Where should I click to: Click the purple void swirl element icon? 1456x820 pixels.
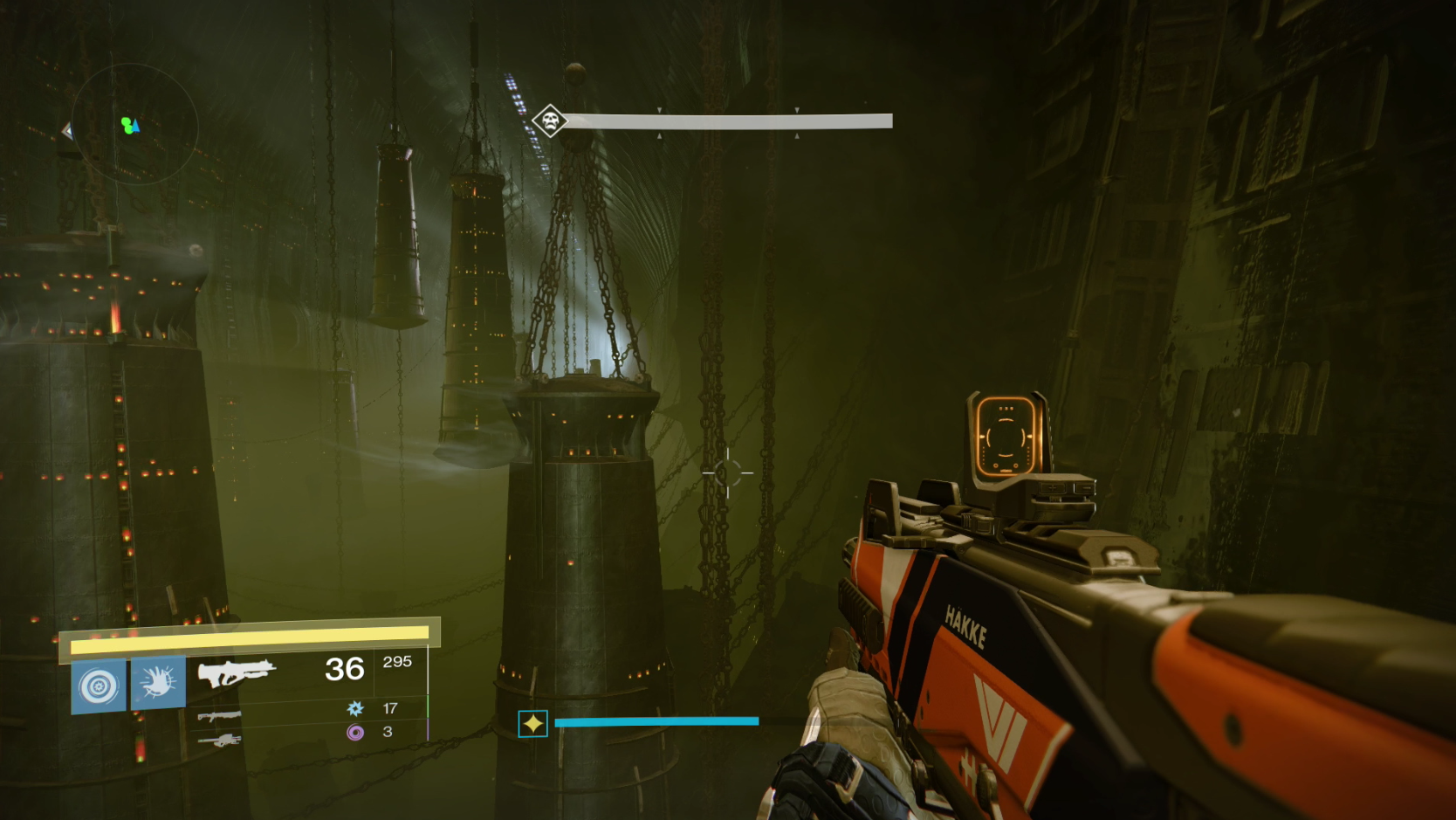(x=355, y=732)
